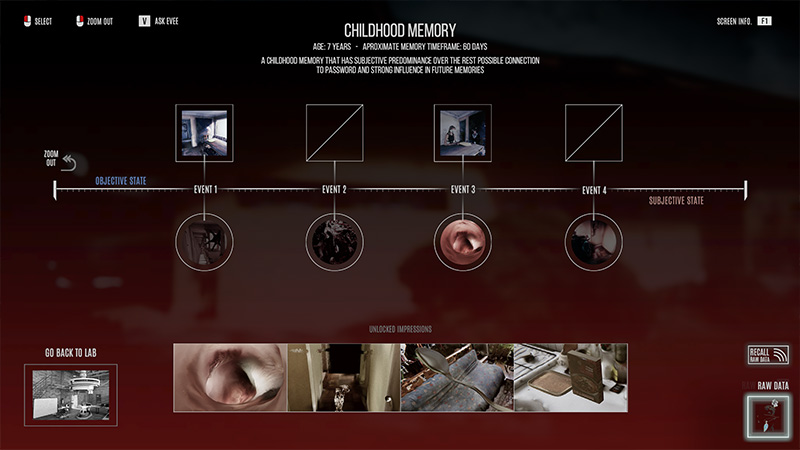800x450 pixels.
Task: Go back to the lab thumbnail
Action: (x=70, y=394)
